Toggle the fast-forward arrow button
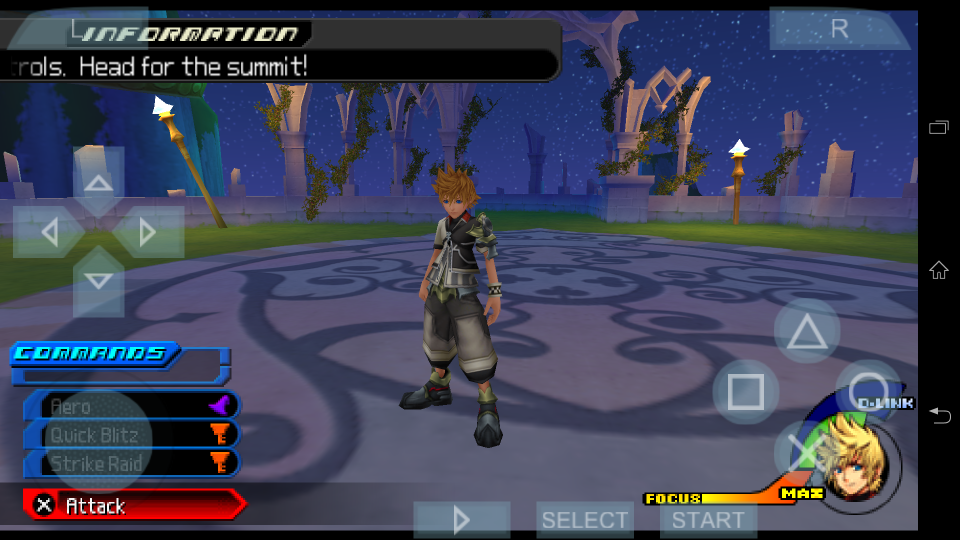960x540 pixels. (462, 520)
